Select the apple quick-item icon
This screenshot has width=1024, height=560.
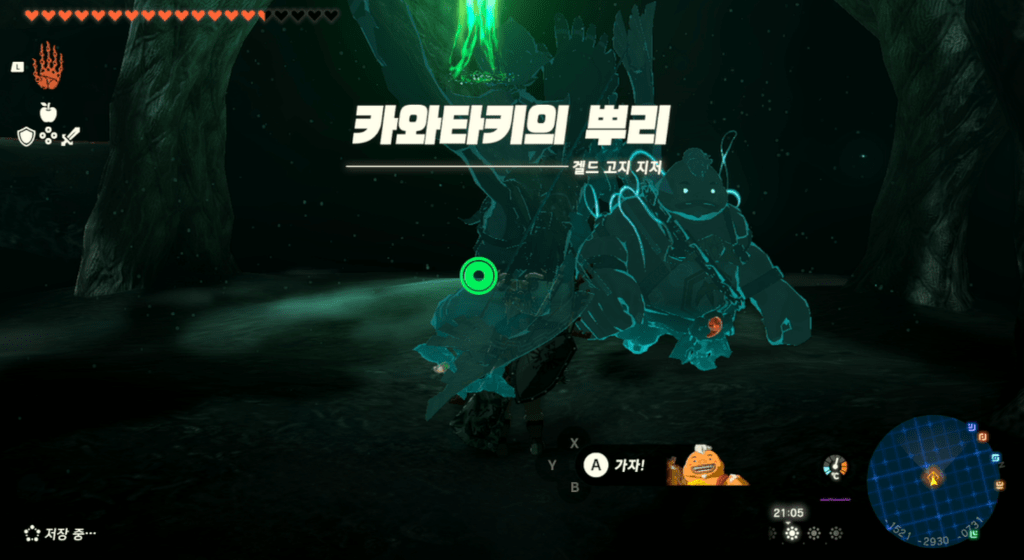(x=48, y=111)
